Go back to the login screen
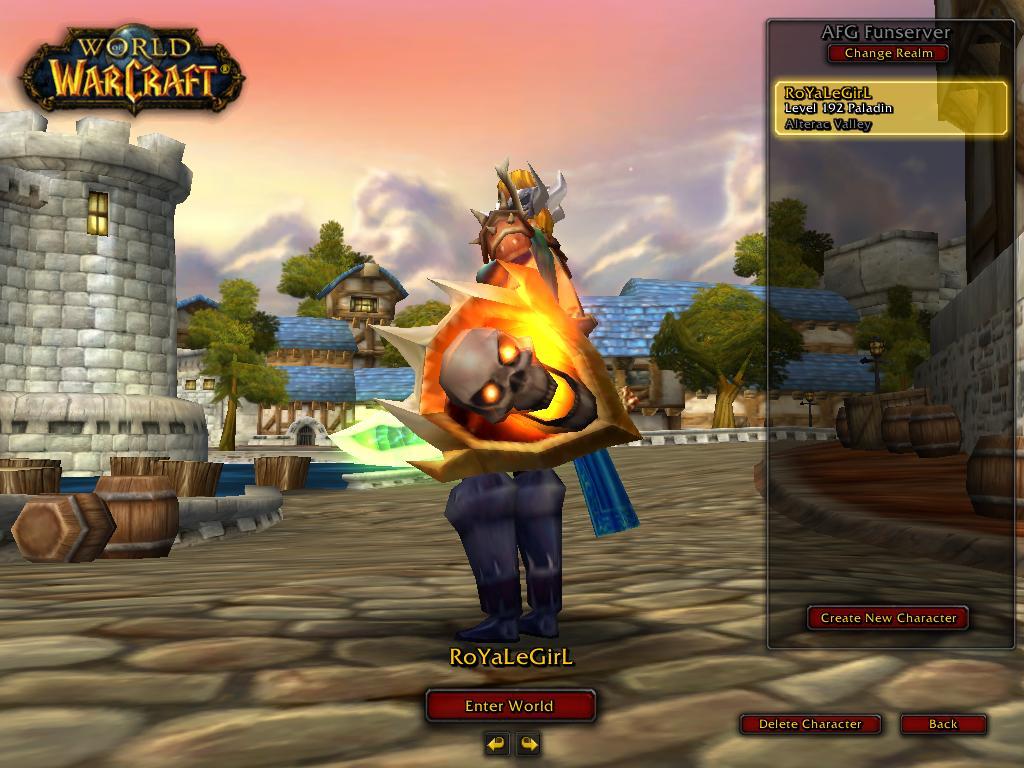The width and height of the screenshot is (1024, 768). point(942,724)
